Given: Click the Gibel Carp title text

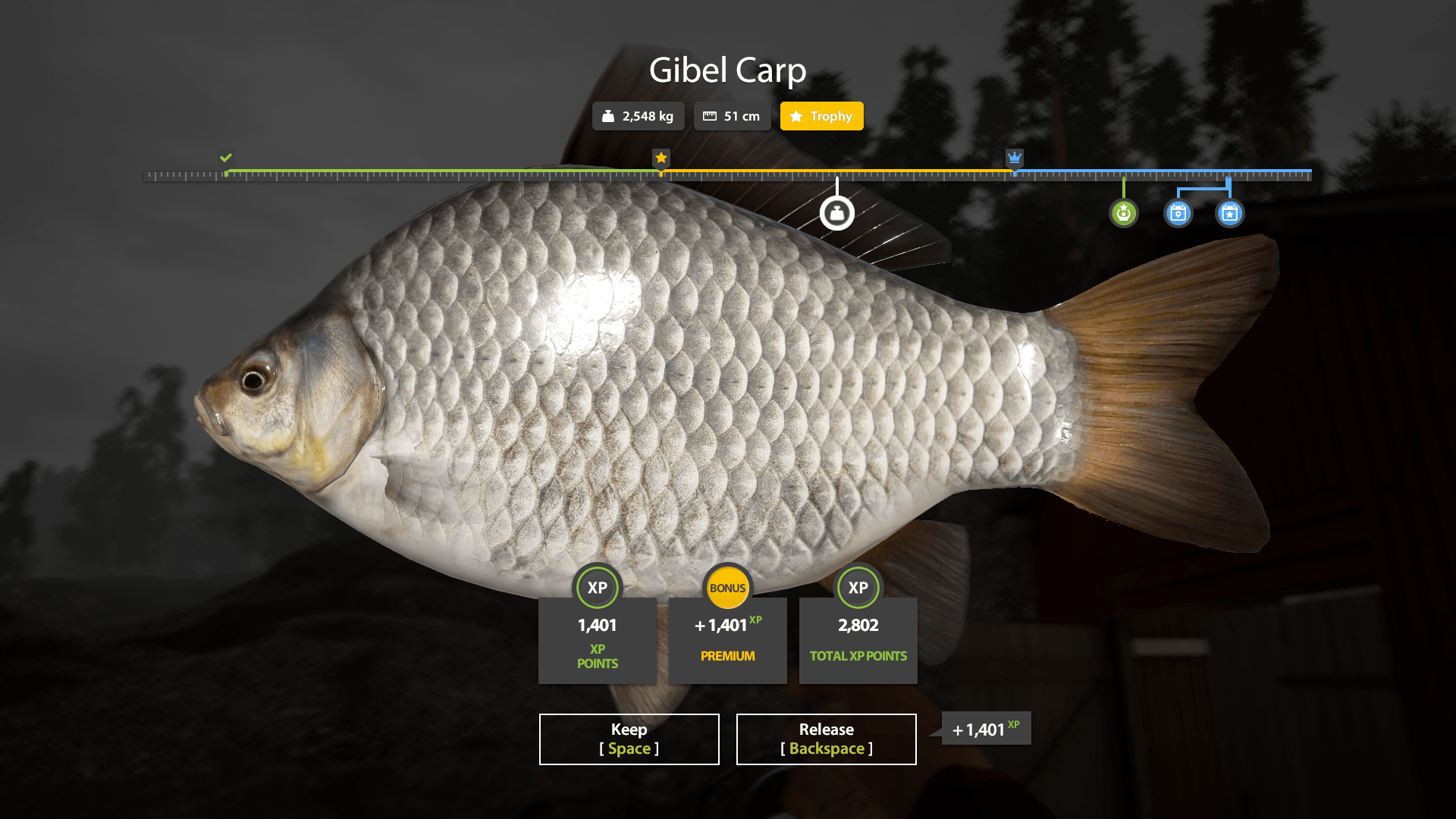Looking at the screenshot, I should (x=727, y=71).
